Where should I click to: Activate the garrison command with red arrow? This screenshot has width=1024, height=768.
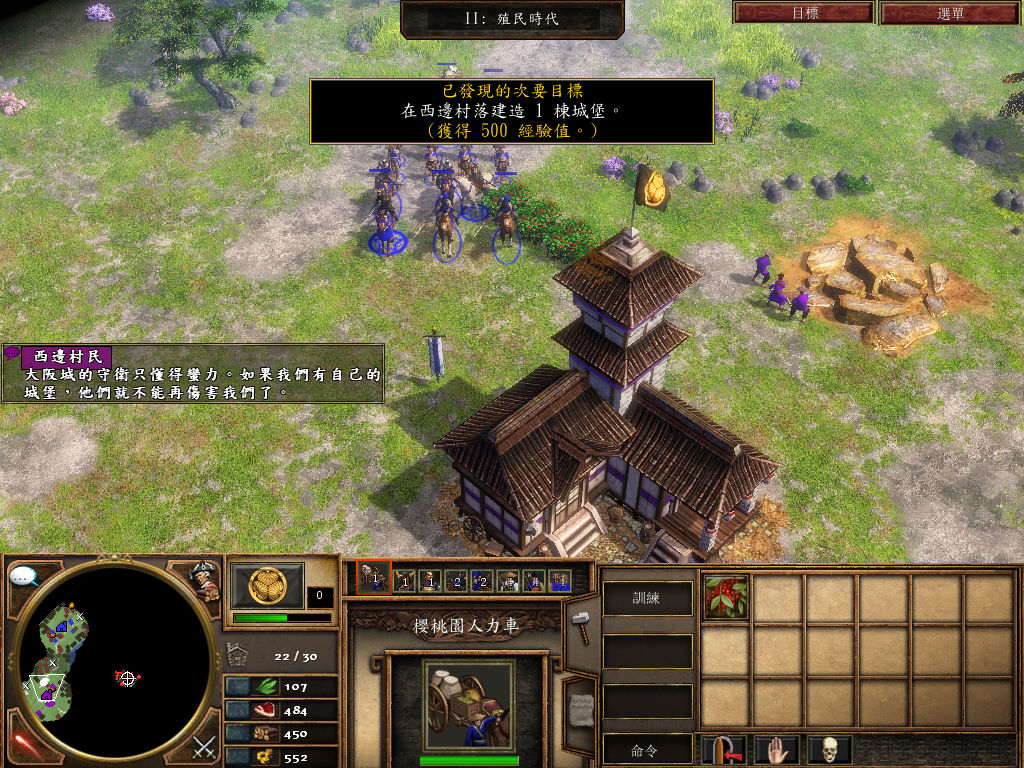[724, 749]
